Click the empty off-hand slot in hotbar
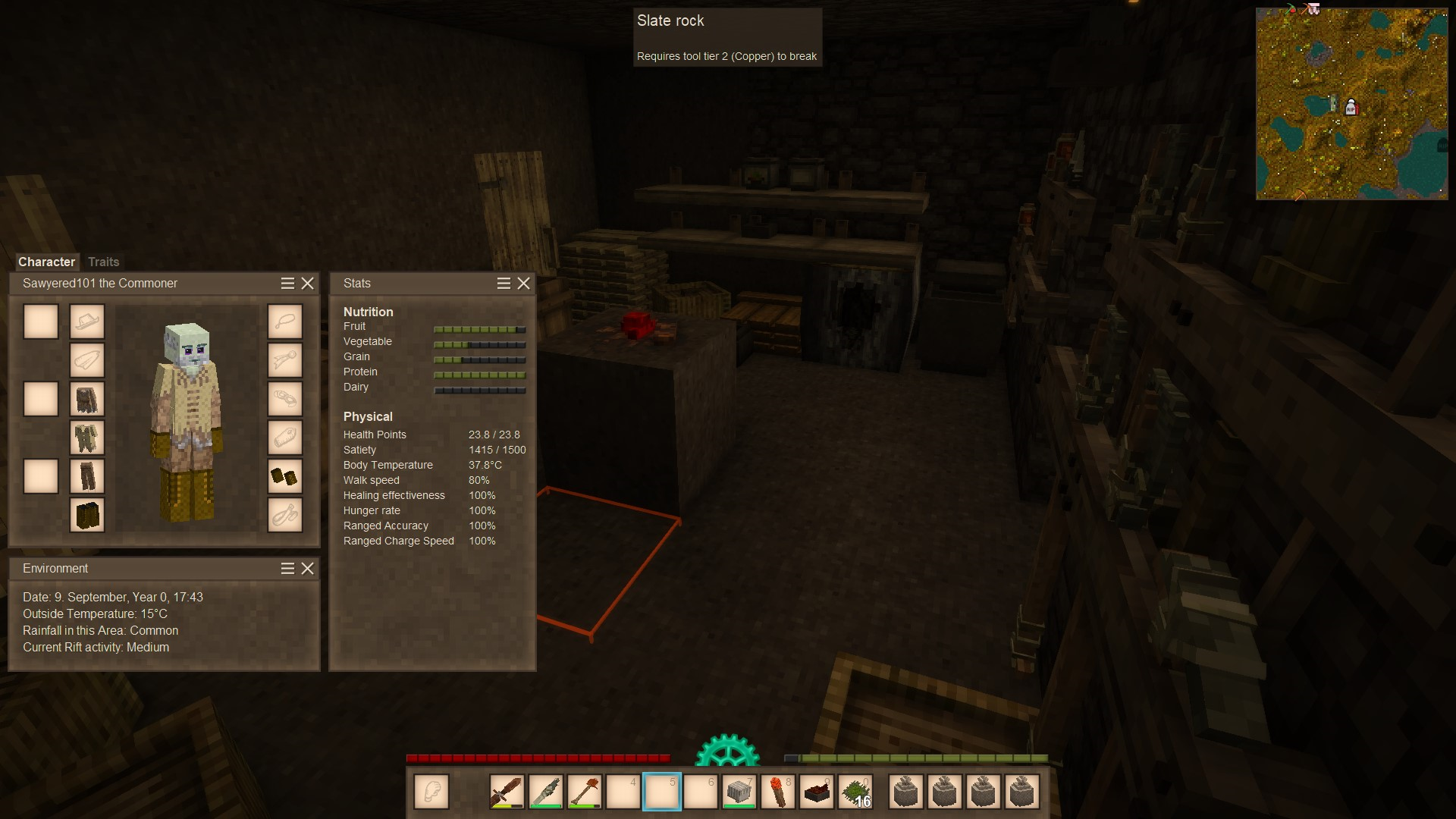The width and height of the screenshot is (1456, 819). 431,792
